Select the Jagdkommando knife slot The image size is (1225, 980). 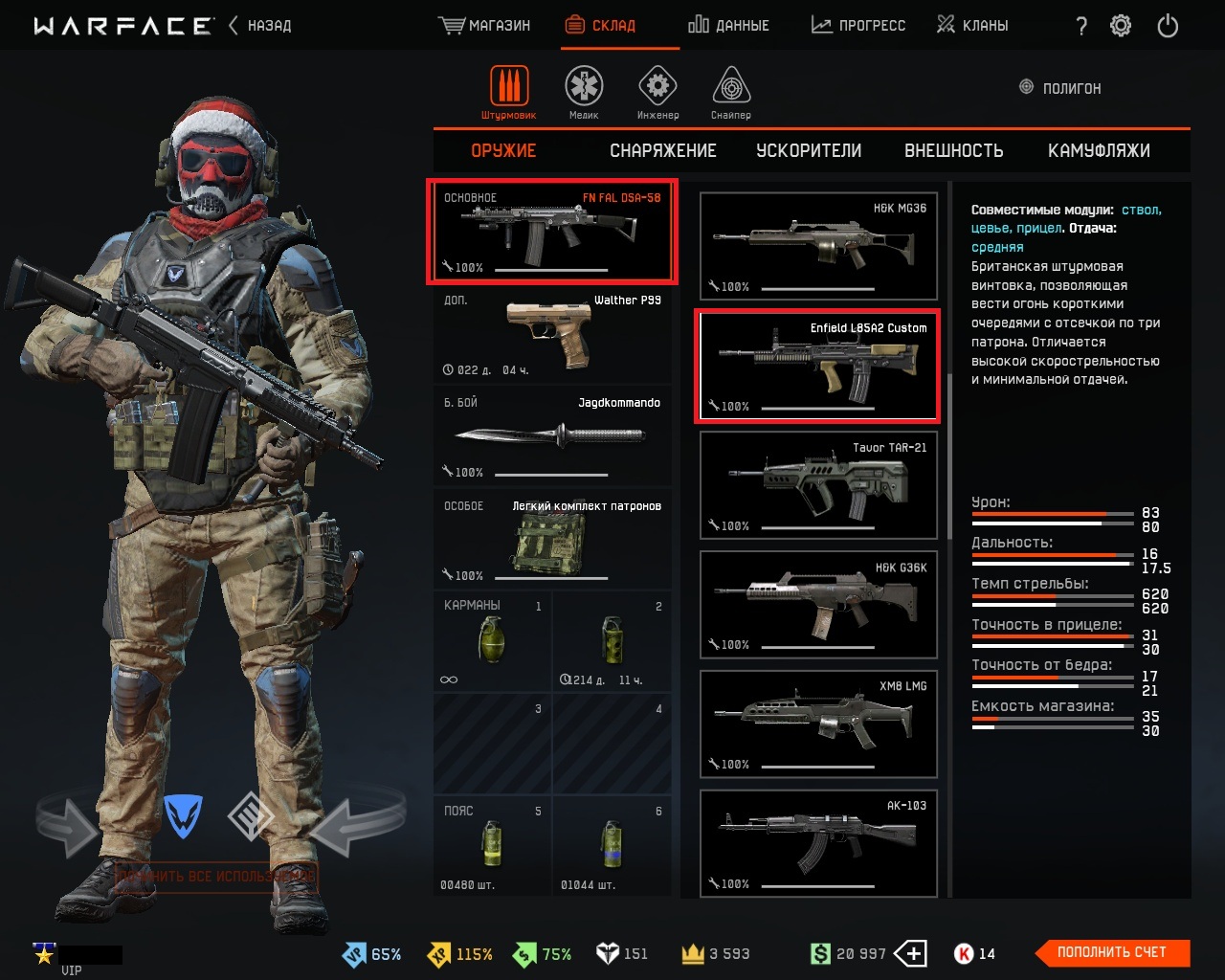coord(552,436)
